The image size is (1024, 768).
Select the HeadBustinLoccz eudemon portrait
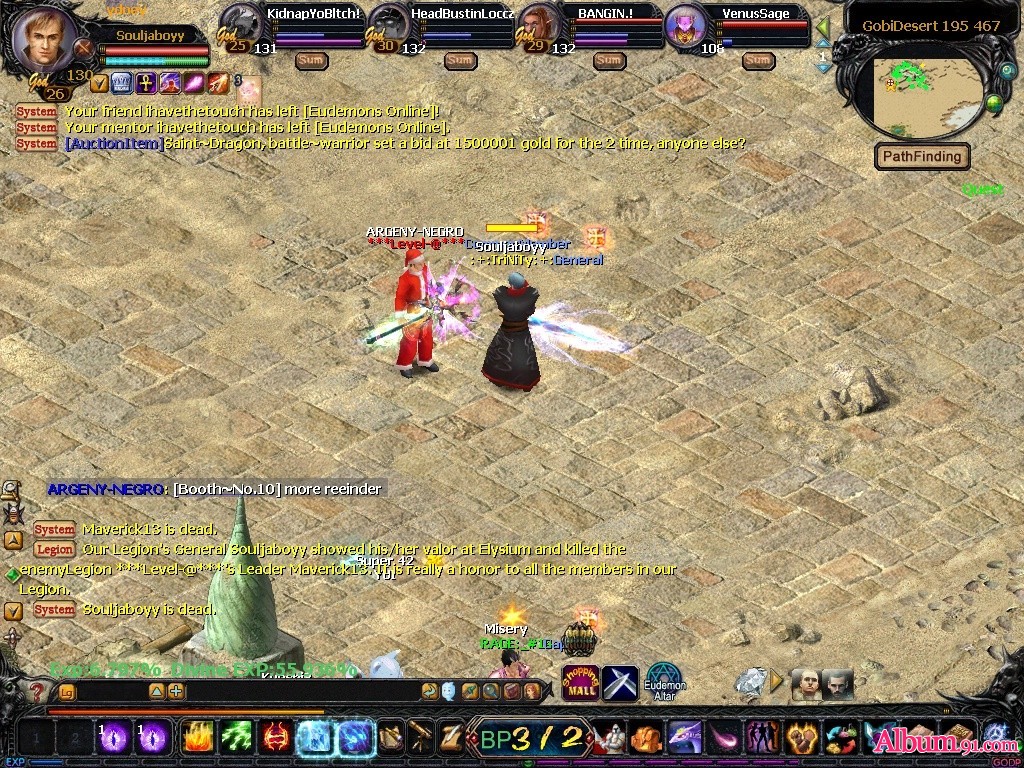[390, 26]
